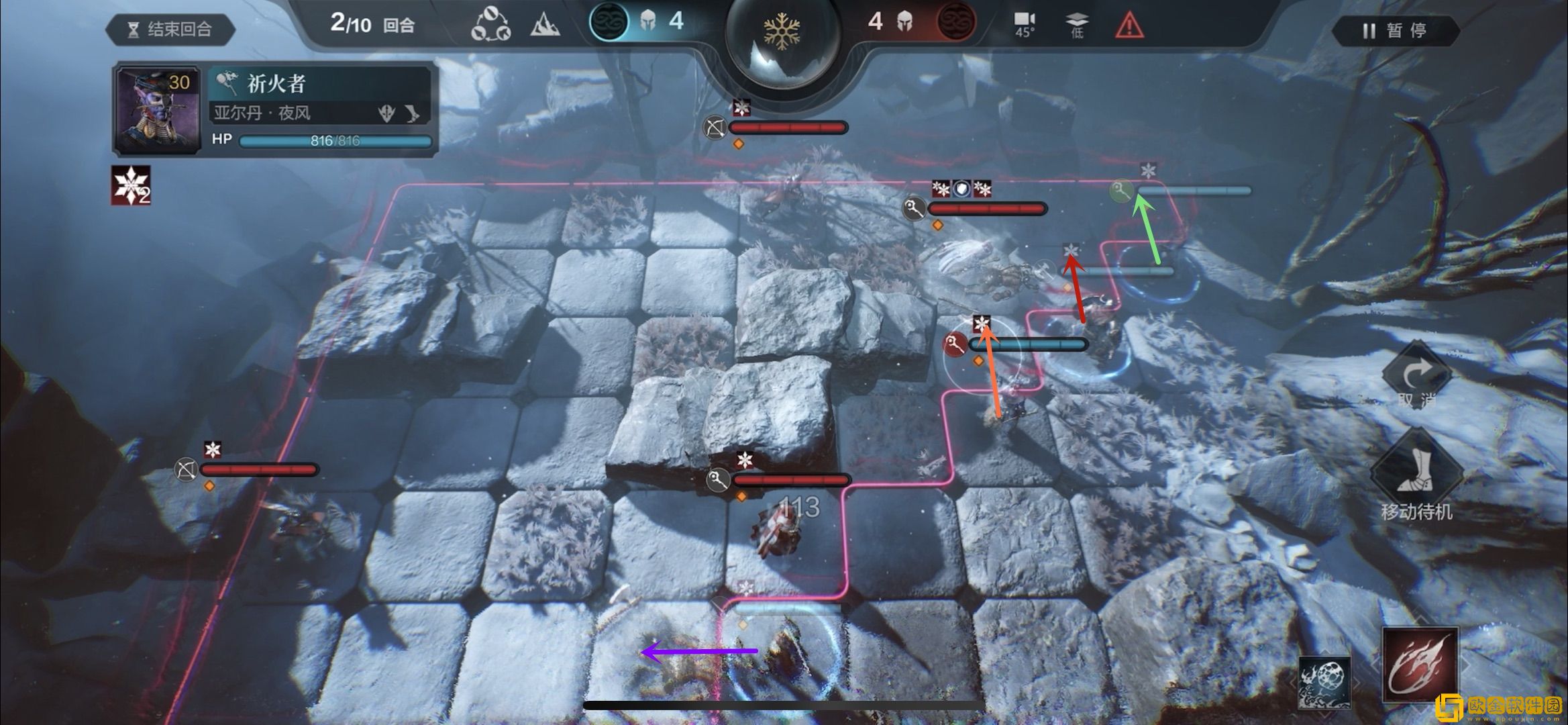Select the red team emblem
The width and height of the screenshot is (1568, 725).
tap(955, 21)
